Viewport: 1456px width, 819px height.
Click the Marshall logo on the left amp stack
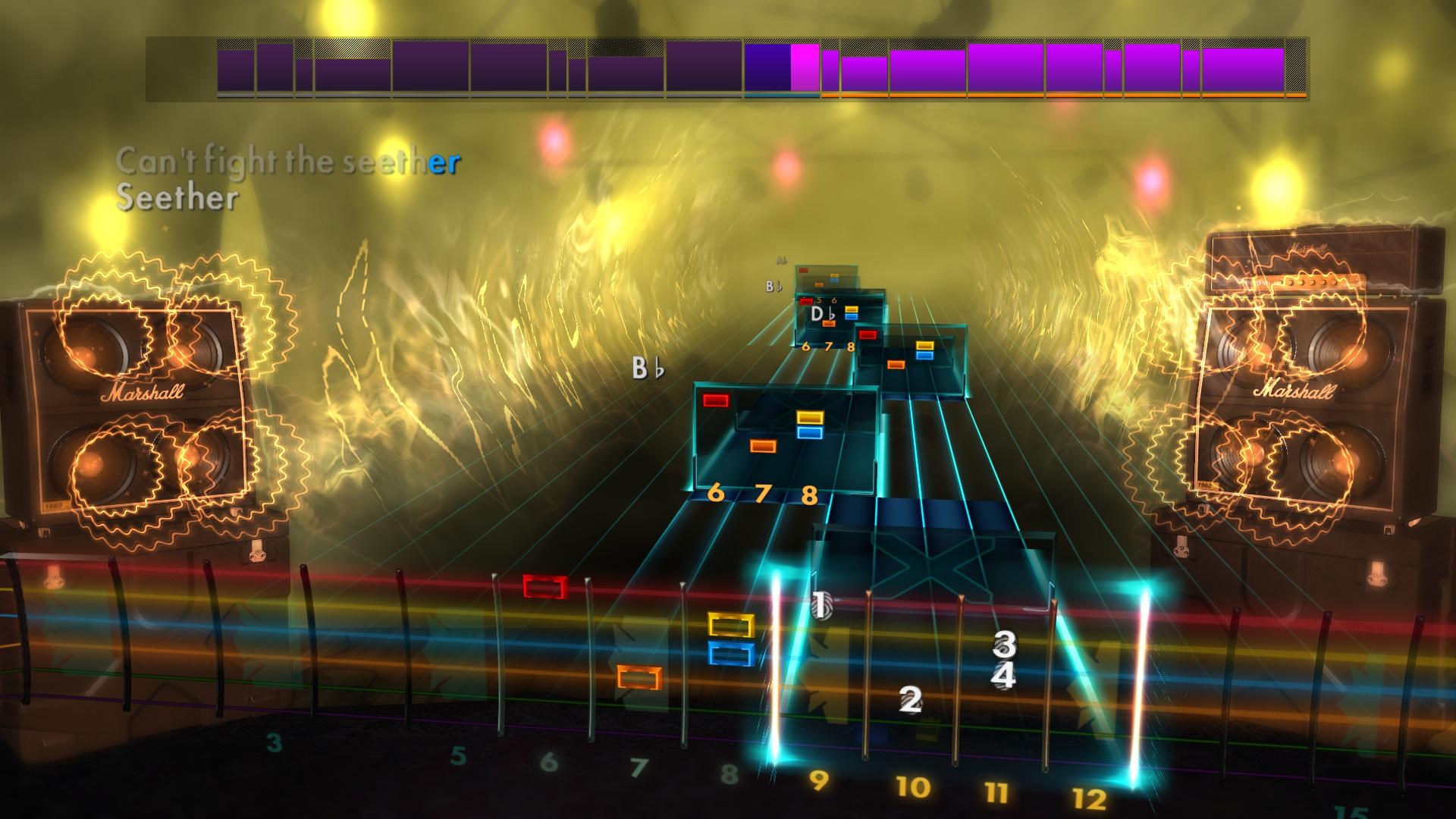pos(144,393)
